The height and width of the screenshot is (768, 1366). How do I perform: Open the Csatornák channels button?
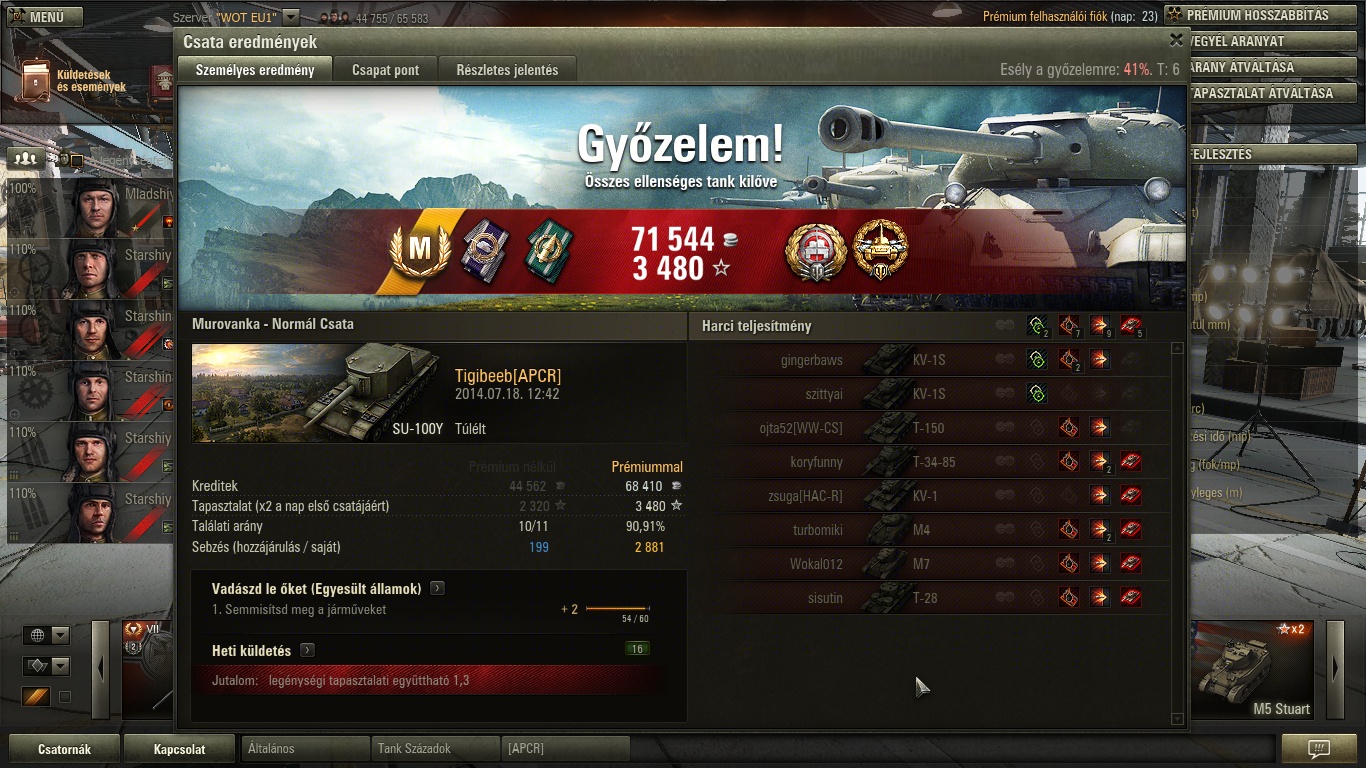64,749
